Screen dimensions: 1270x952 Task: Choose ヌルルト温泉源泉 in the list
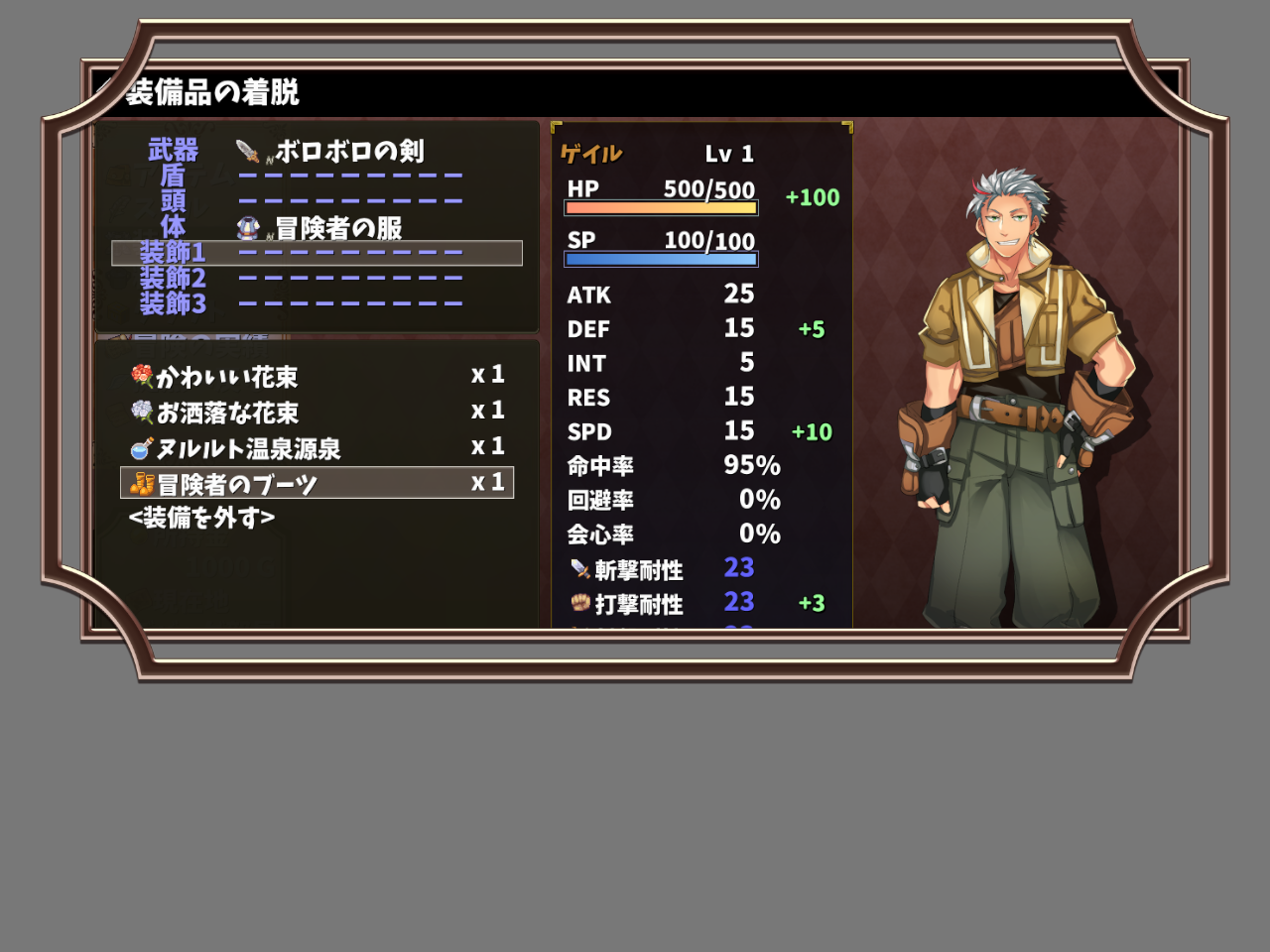coord(317,448)
